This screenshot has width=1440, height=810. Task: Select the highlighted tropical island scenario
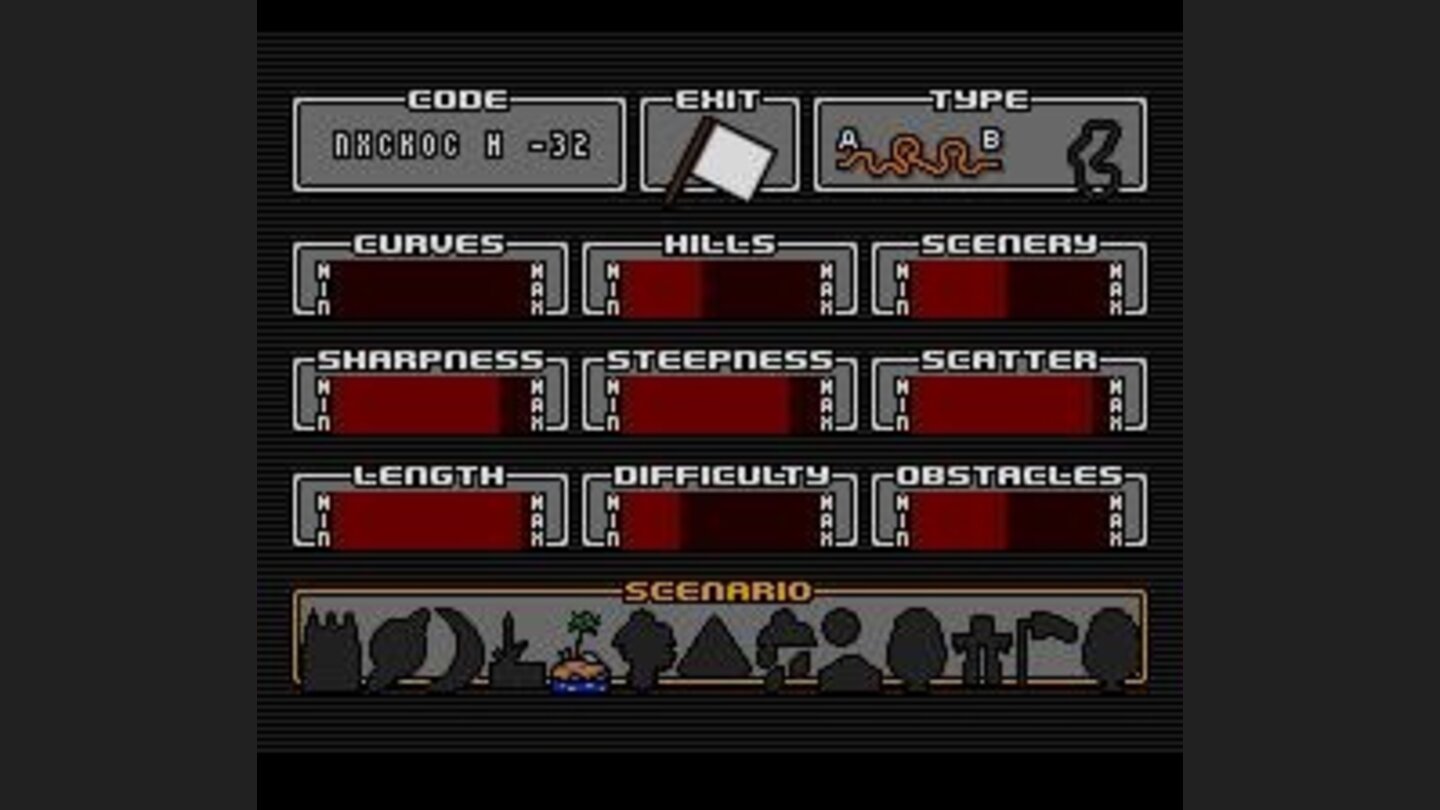[x=582, y=650]
